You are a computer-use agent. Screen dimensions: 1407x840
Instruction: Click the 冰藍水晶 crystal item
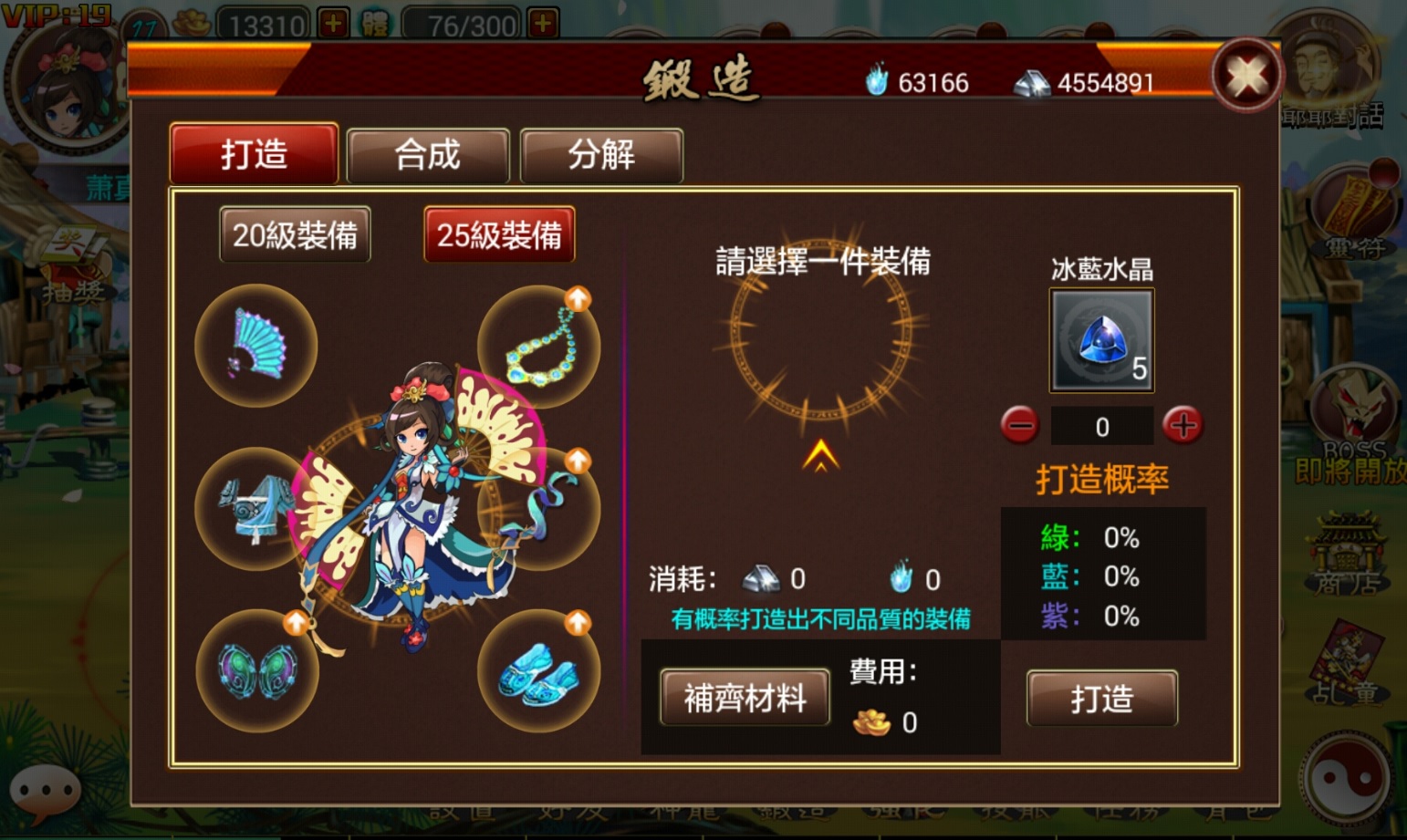pyautogui.click(x=1101, y=340)
